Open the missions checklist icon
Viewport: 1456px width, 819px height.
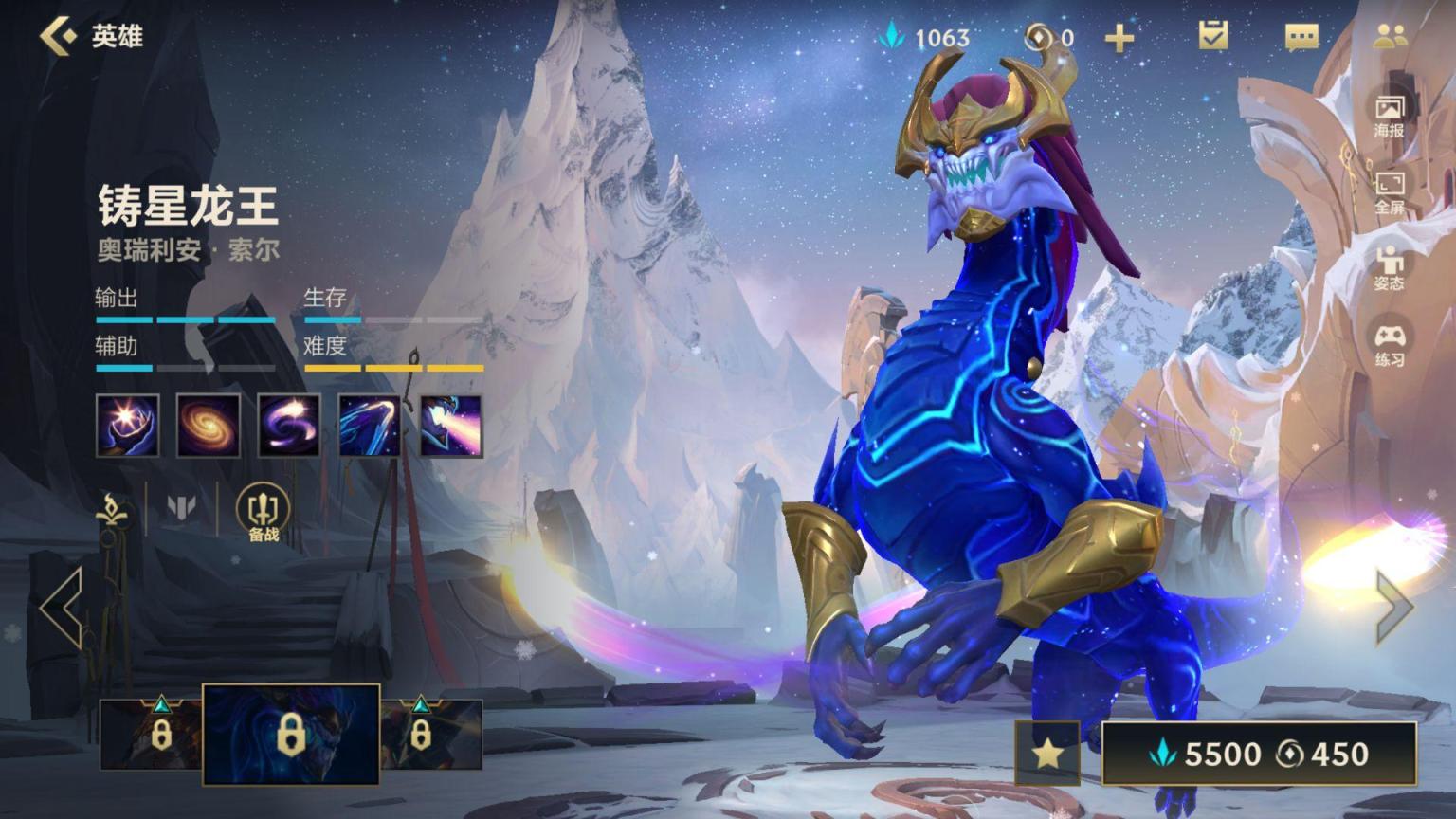[x=1212, y=36]
